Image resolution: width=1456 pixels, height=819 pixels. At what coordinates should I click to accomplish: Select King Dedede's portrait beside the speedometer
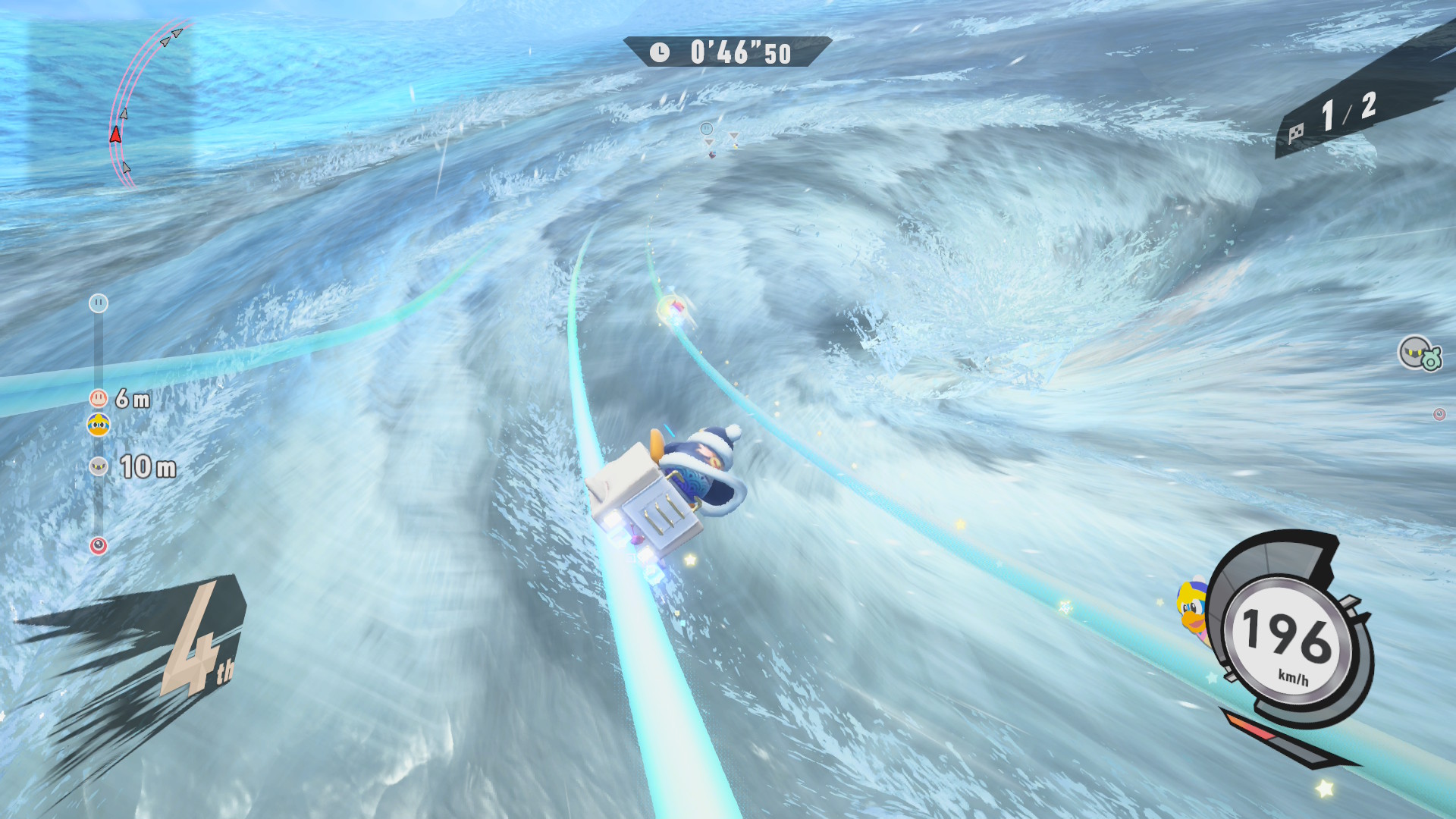(x=1191, y=608)
